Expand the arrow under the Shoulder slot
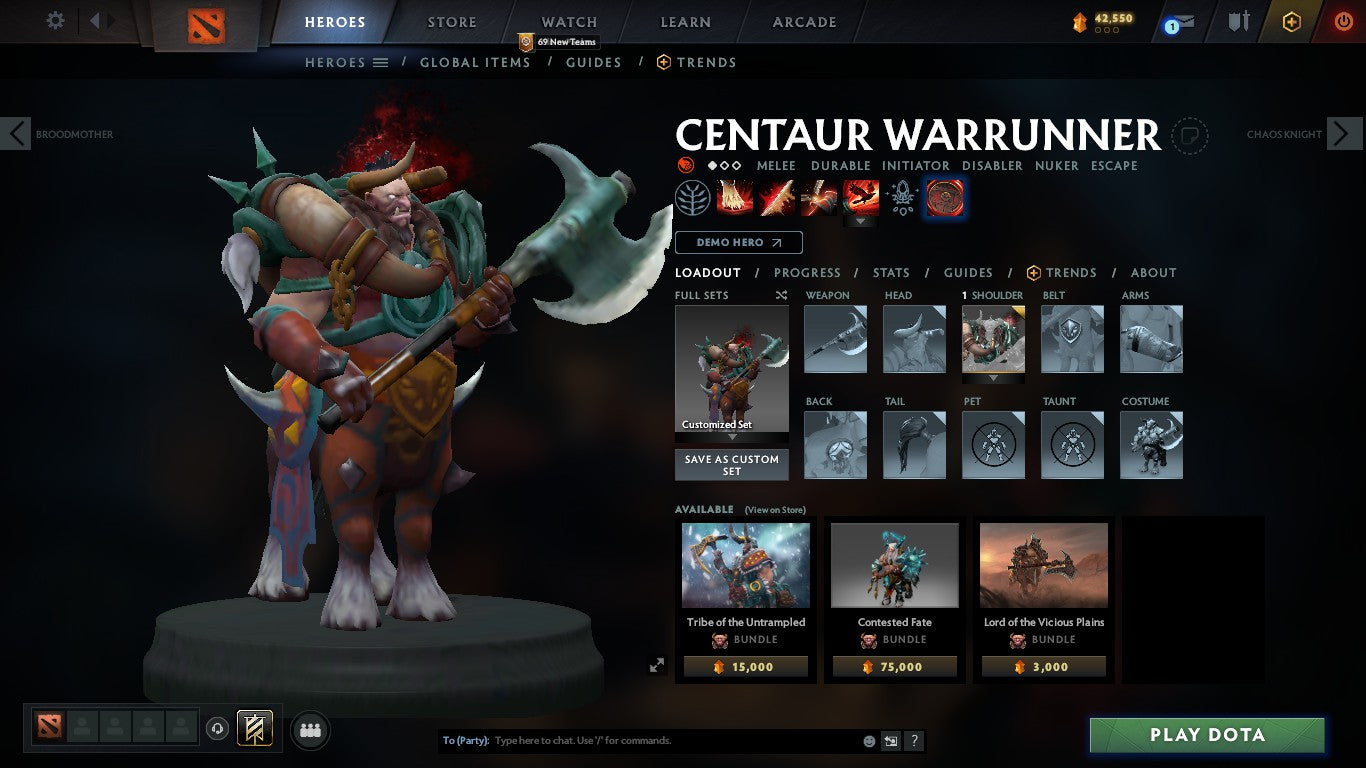The height and width of the screenshot is (768, 1366). click(x=993, y=381)
